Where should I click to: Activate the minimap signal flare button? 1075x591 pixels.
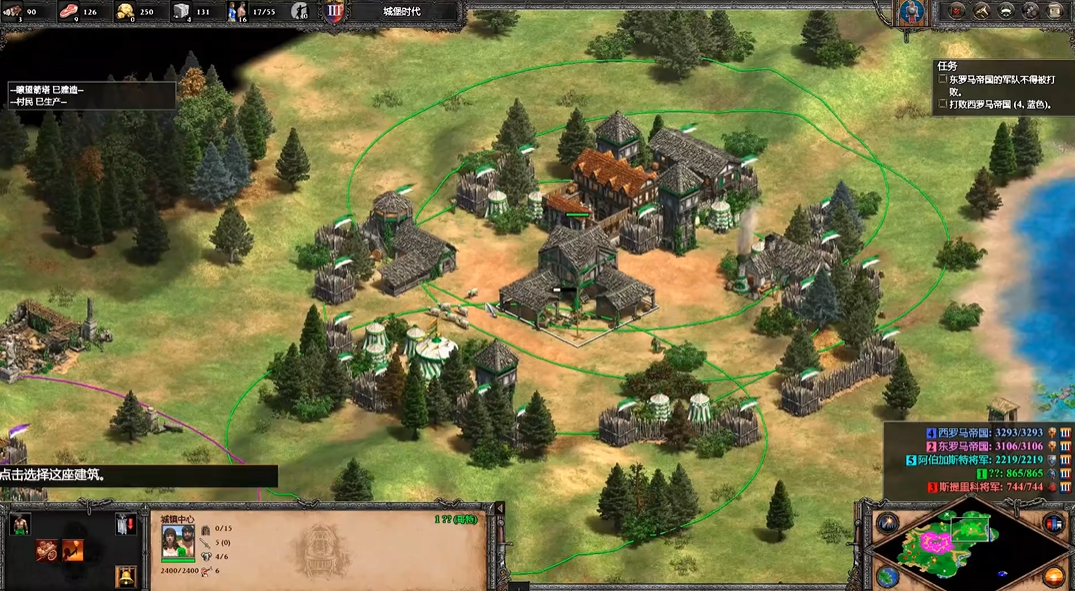pos(887,522)
